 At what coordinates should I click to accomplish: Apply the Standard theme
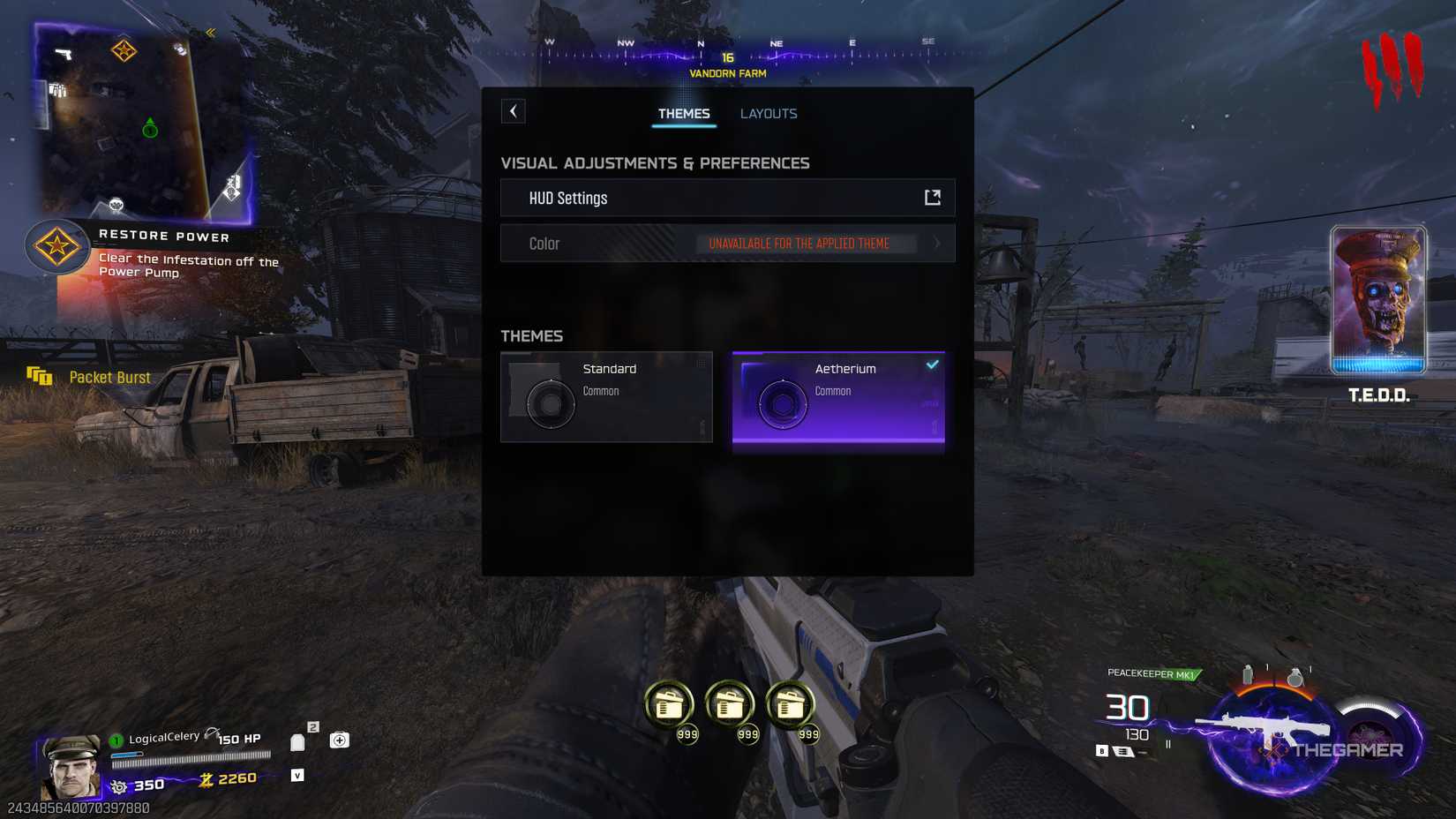607,396
